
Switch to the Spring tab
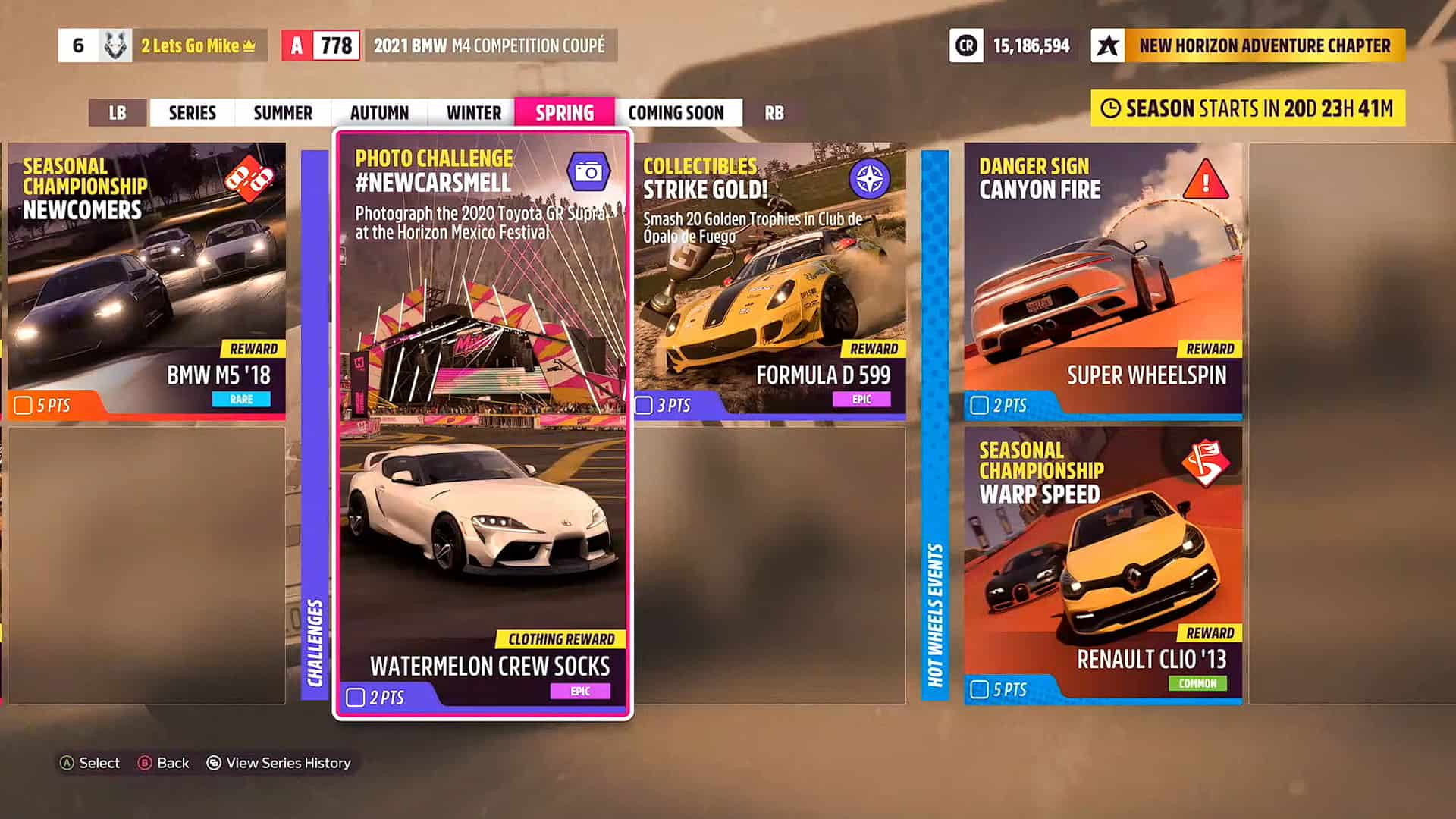(563, 112)
